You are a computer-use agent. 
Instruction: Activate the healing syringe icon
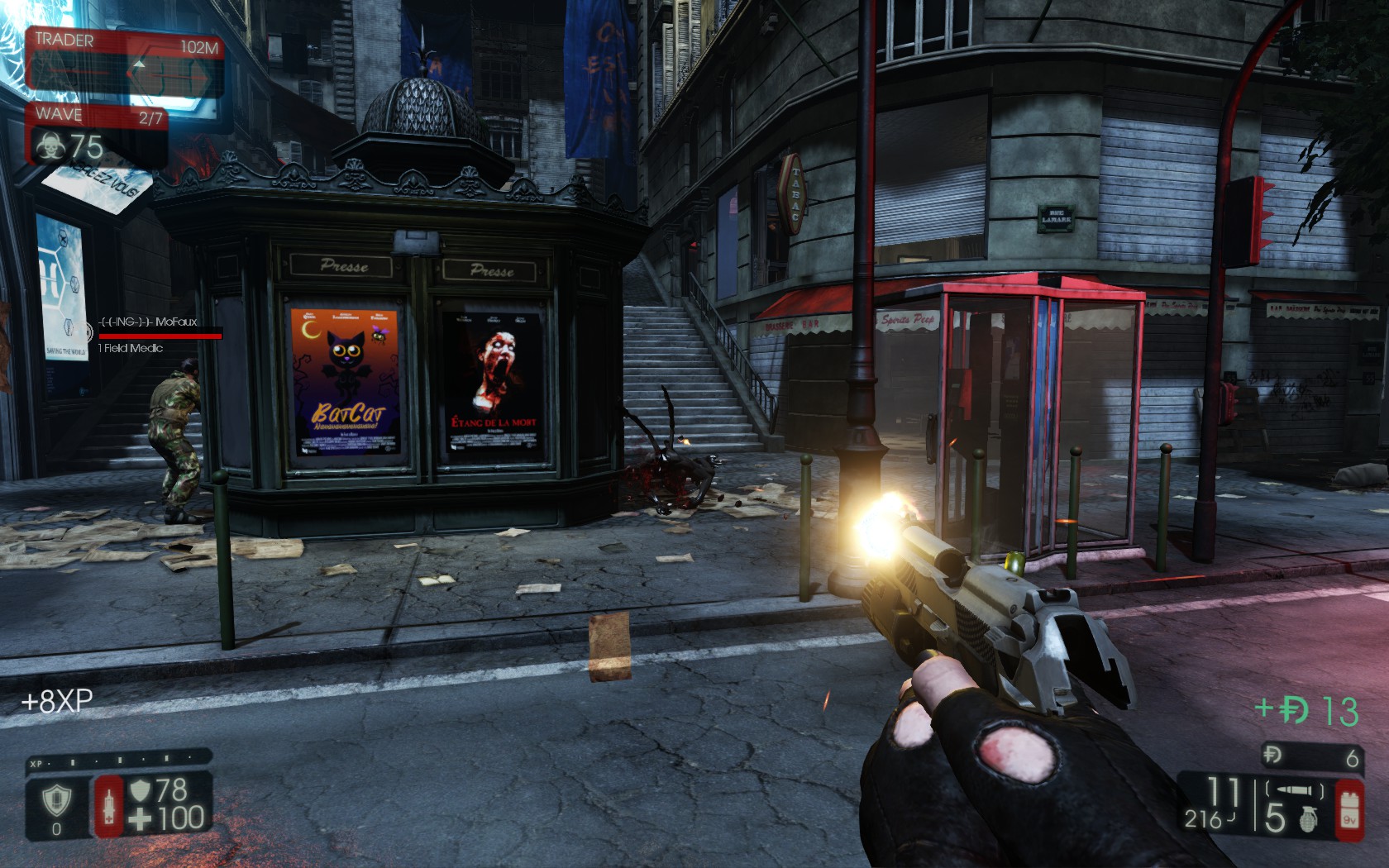(108, 806)
